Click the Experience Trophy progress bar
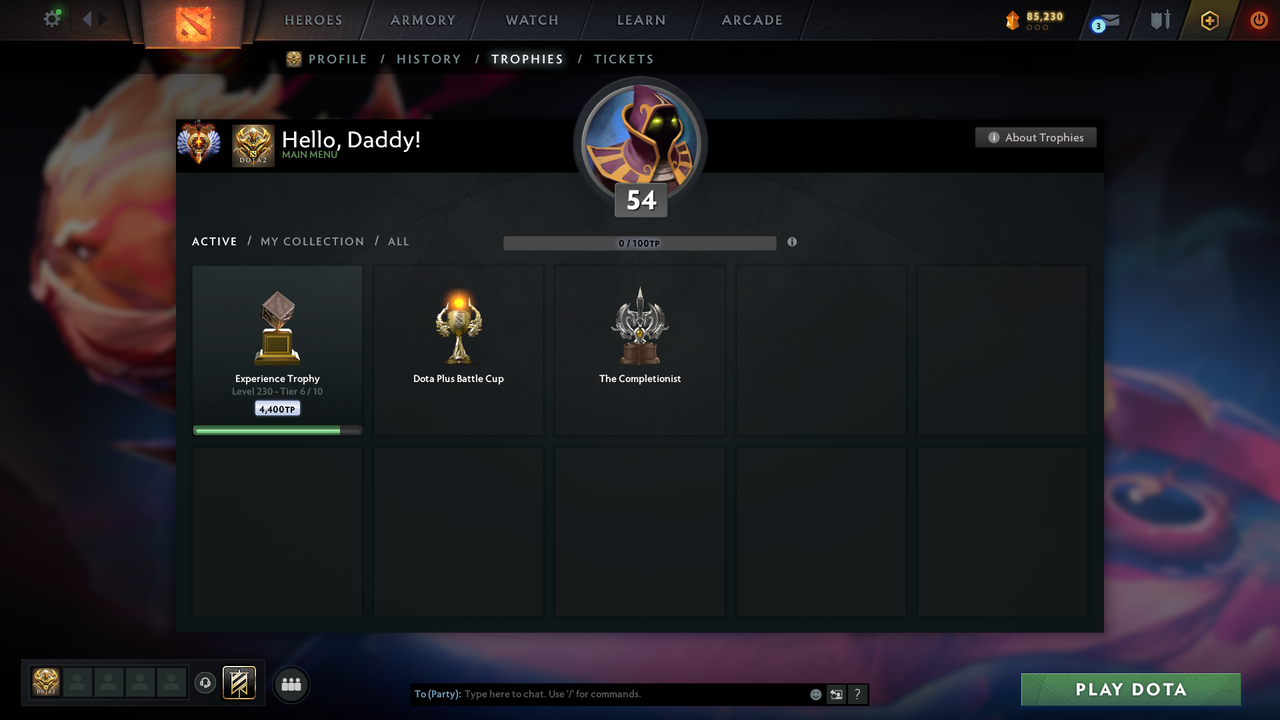Screen dimensions: 1280x720 point(277,430)
